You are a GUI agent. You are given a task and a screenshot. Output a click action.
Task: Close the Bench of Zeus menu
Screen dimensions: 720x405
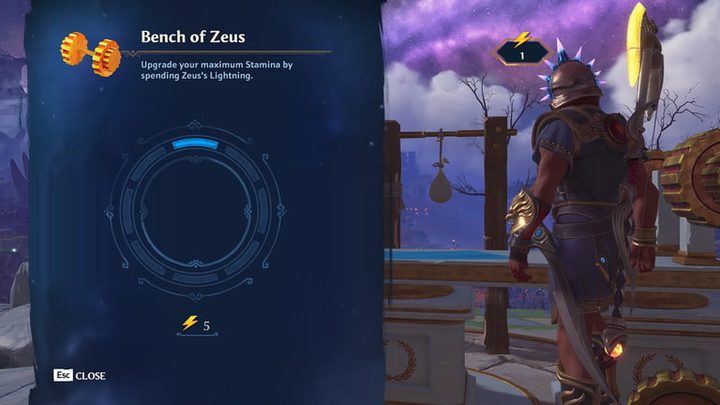80,376
